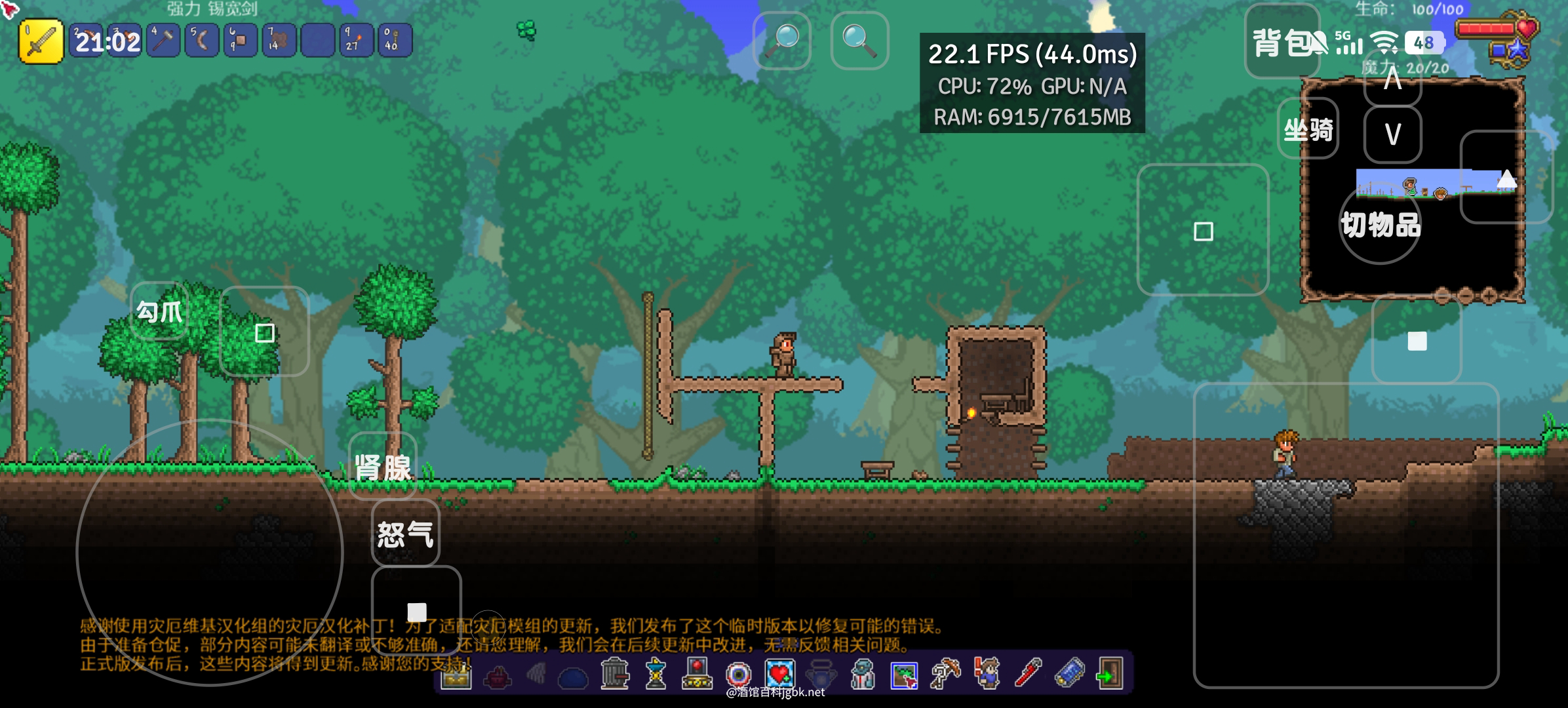
Task: Open the backpack with 背包 button
Action: 1282,42
